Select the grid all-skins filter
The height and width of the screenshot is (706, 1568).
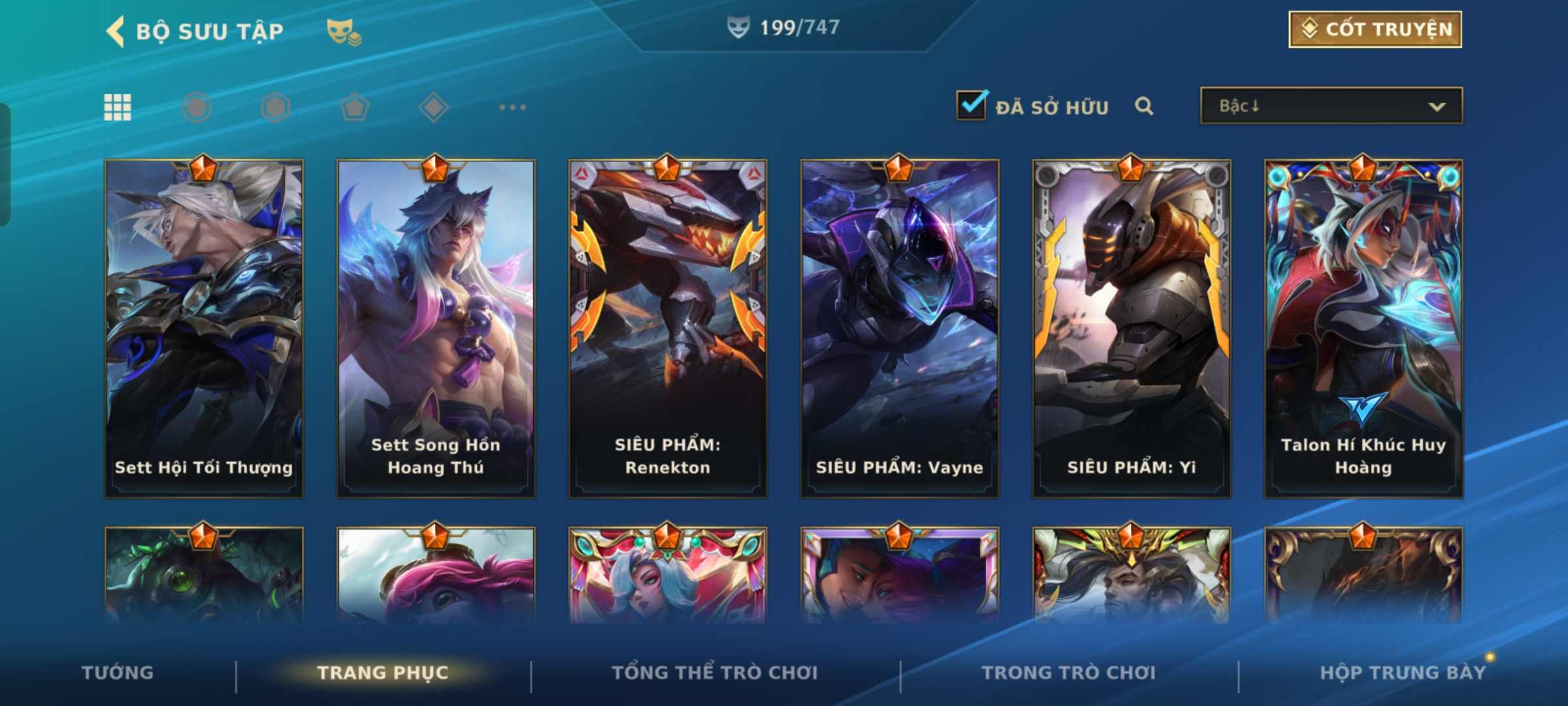pos(118,107)
